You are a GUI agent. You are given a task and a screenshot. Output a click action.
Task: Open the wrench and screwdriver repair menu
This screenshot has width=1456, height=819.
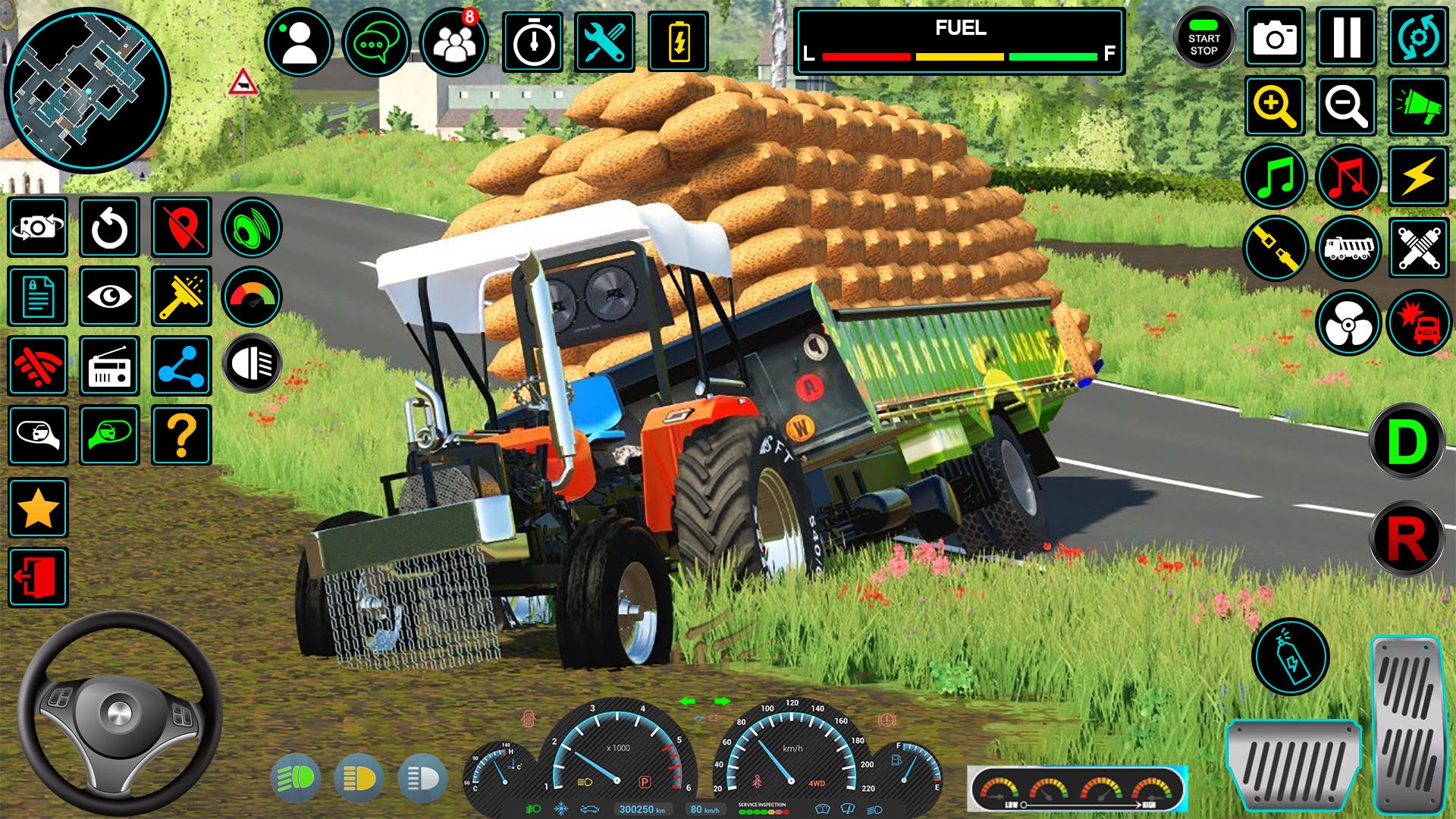604,42
